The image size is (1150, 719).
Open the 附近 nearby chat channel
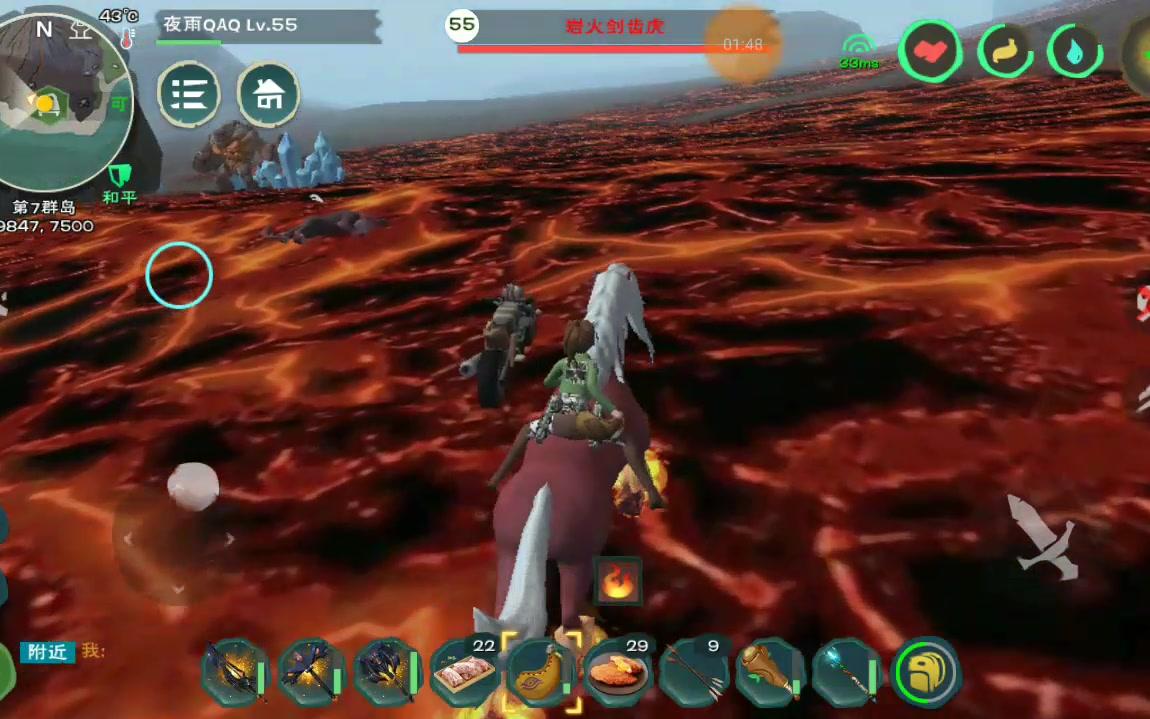[x=47, y=652]
